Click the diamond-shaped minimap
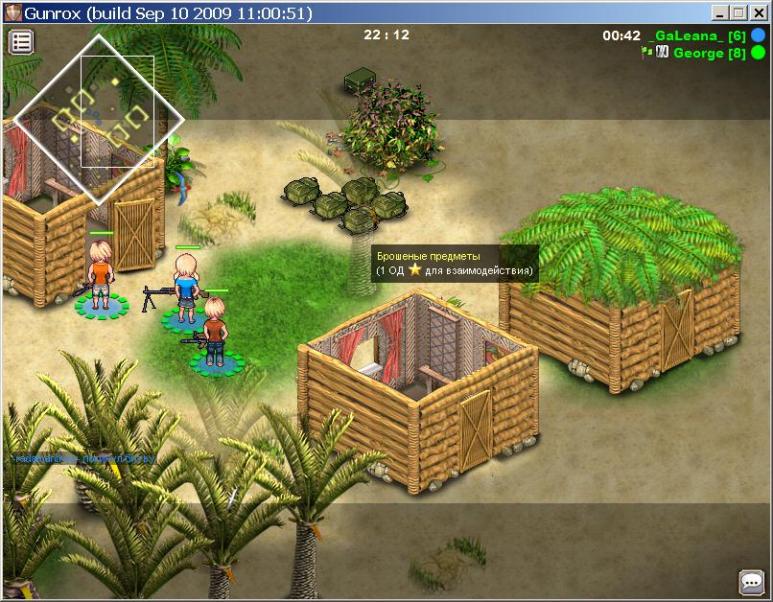The width and height of the screenshot is (773, 602). (x=100, y=119)
